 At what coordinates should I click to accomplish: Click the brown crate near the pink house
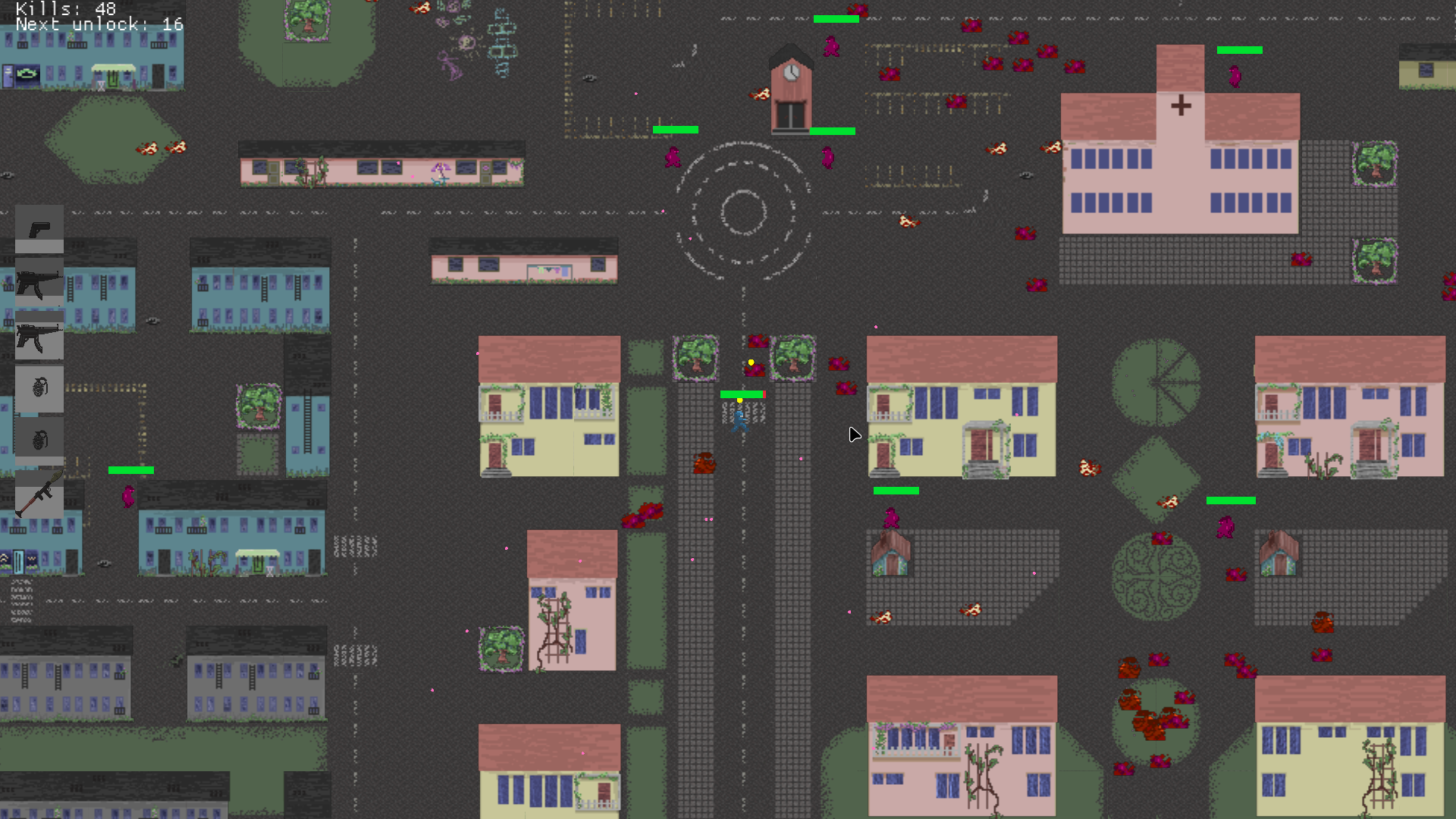coord(704,465)
